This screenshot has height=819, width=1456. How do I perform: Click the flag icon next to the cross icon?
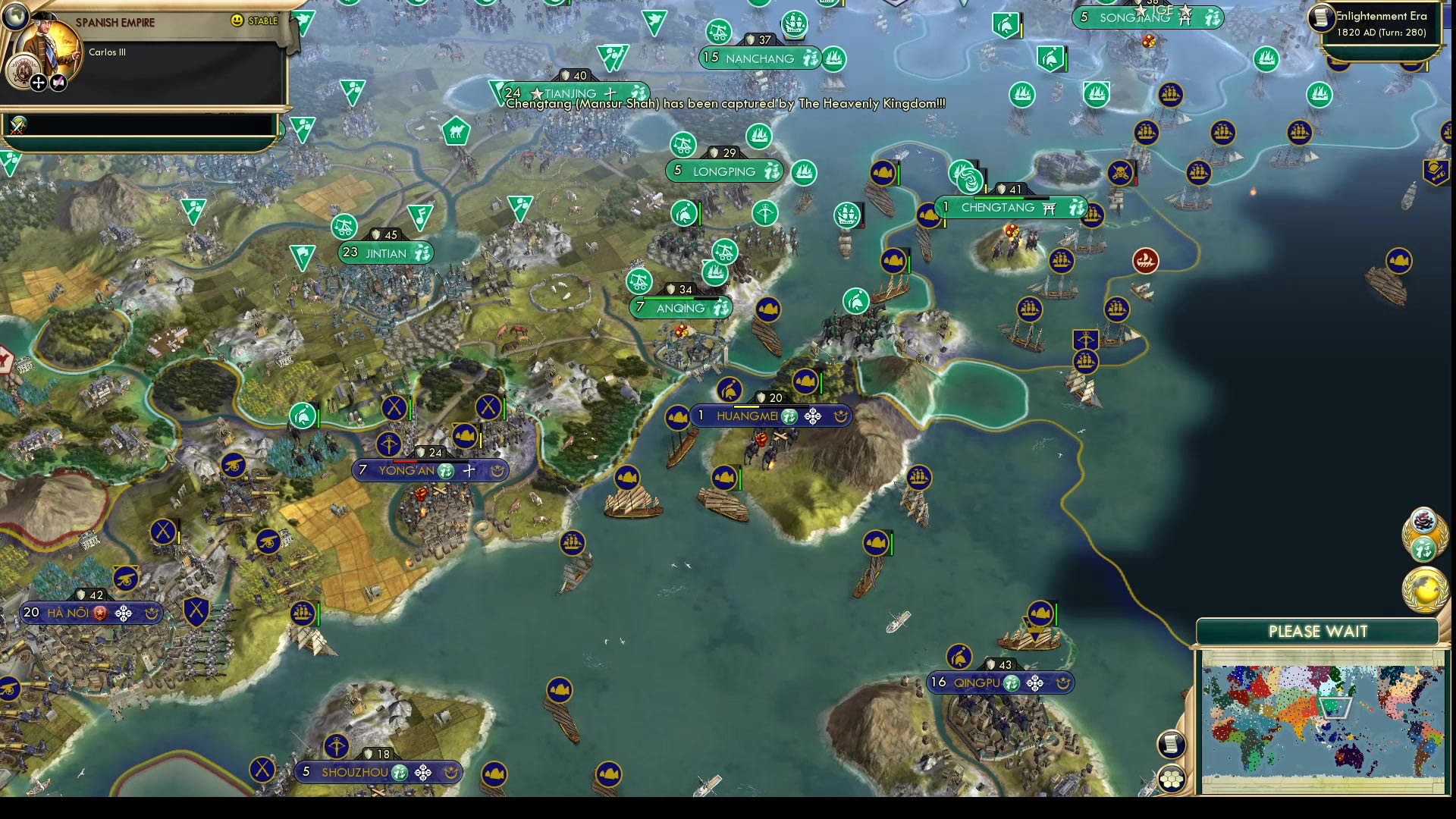[58, 83]
